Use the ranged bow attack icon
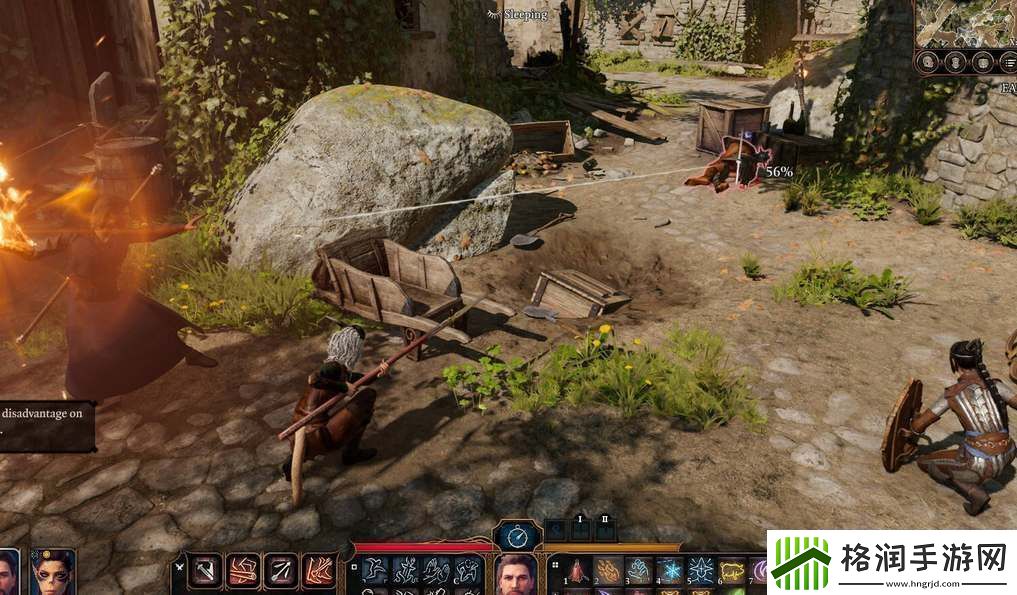Image resolution: width=1017 pixels, height=595 pixels. point(281,570)
